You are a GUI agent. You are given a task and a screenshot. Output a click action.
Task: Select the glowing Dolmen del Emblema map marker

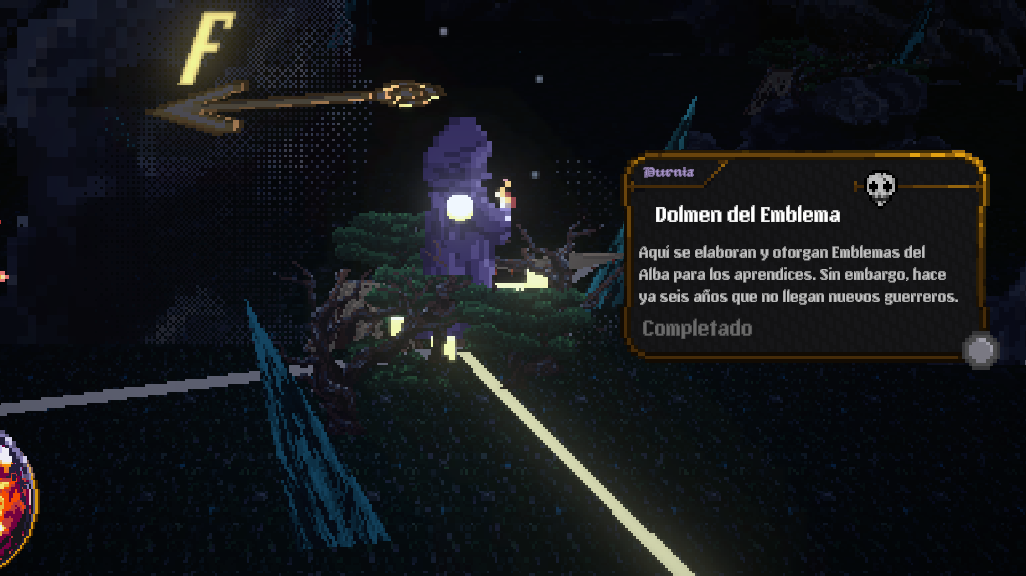pos(459,207)
